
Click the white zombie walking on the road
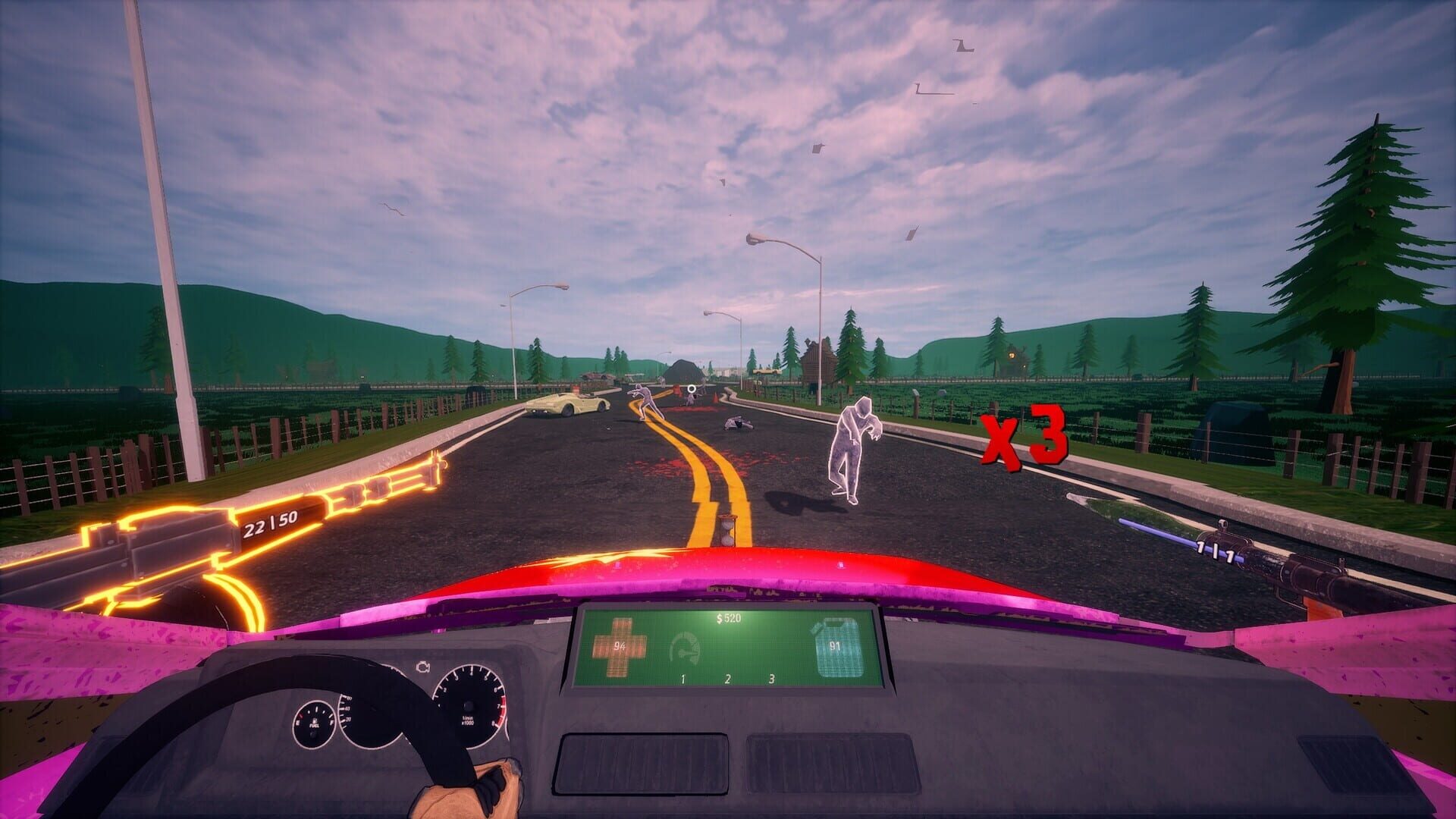click(x=853, y=447)
